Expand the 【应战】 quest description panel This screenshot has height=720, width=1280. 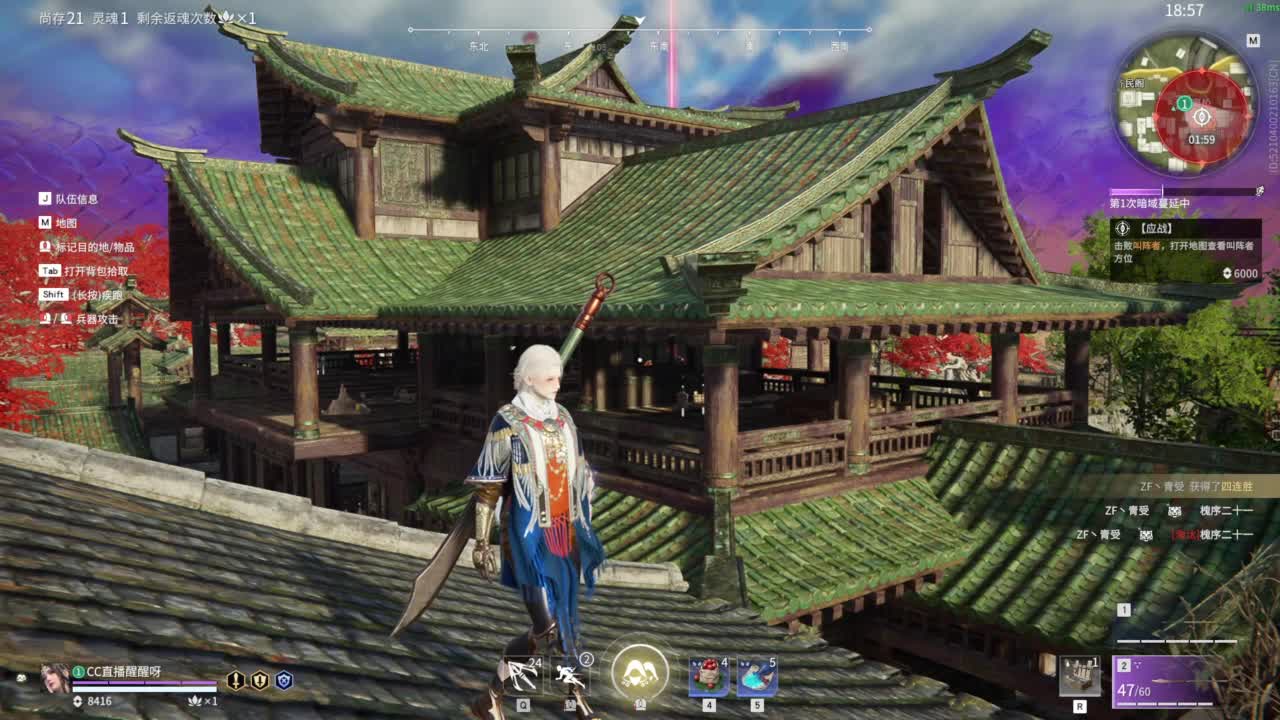pos(1185,248)
